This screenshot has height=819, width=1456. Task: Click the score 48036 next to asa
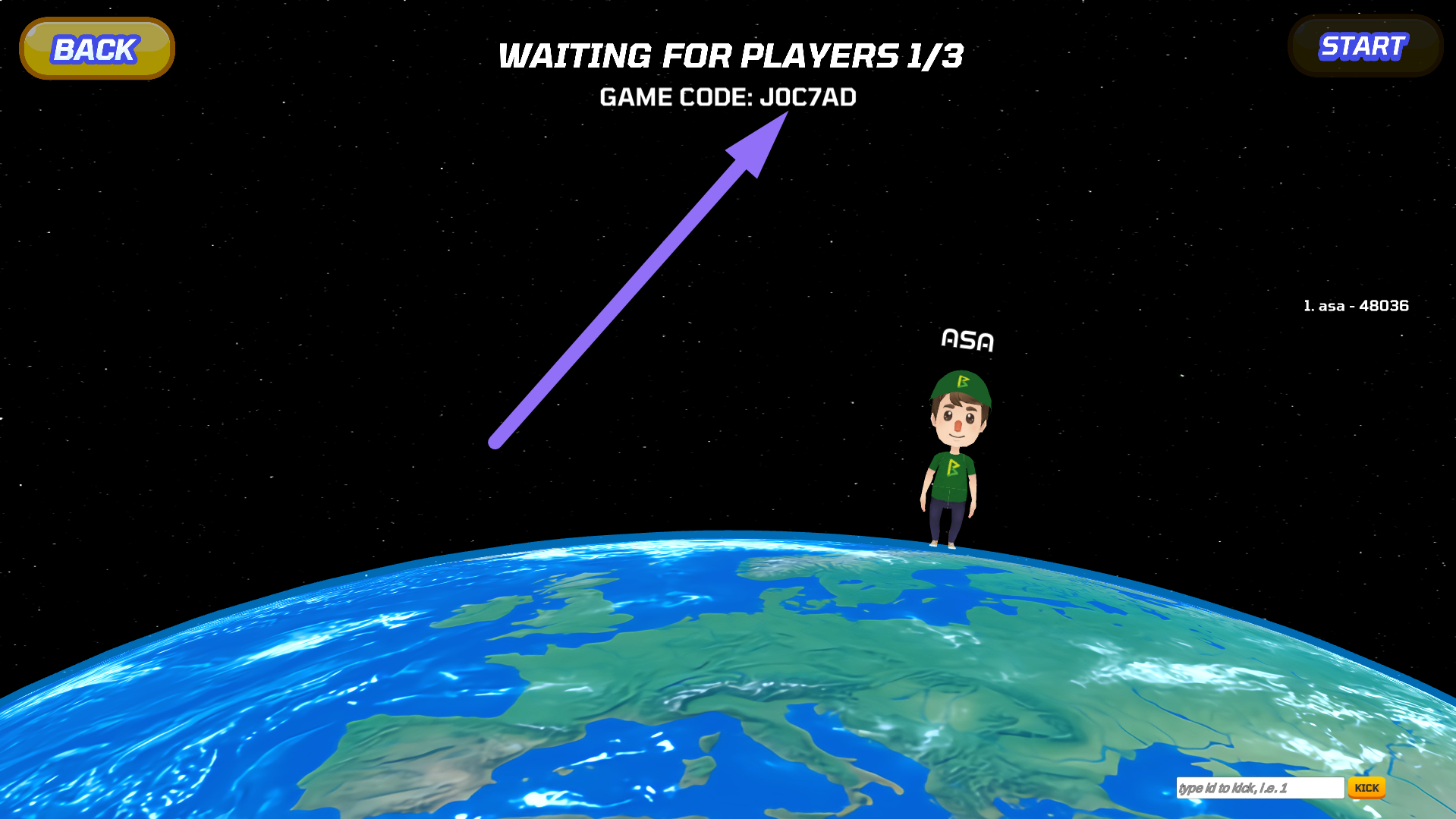(1384, 306)
